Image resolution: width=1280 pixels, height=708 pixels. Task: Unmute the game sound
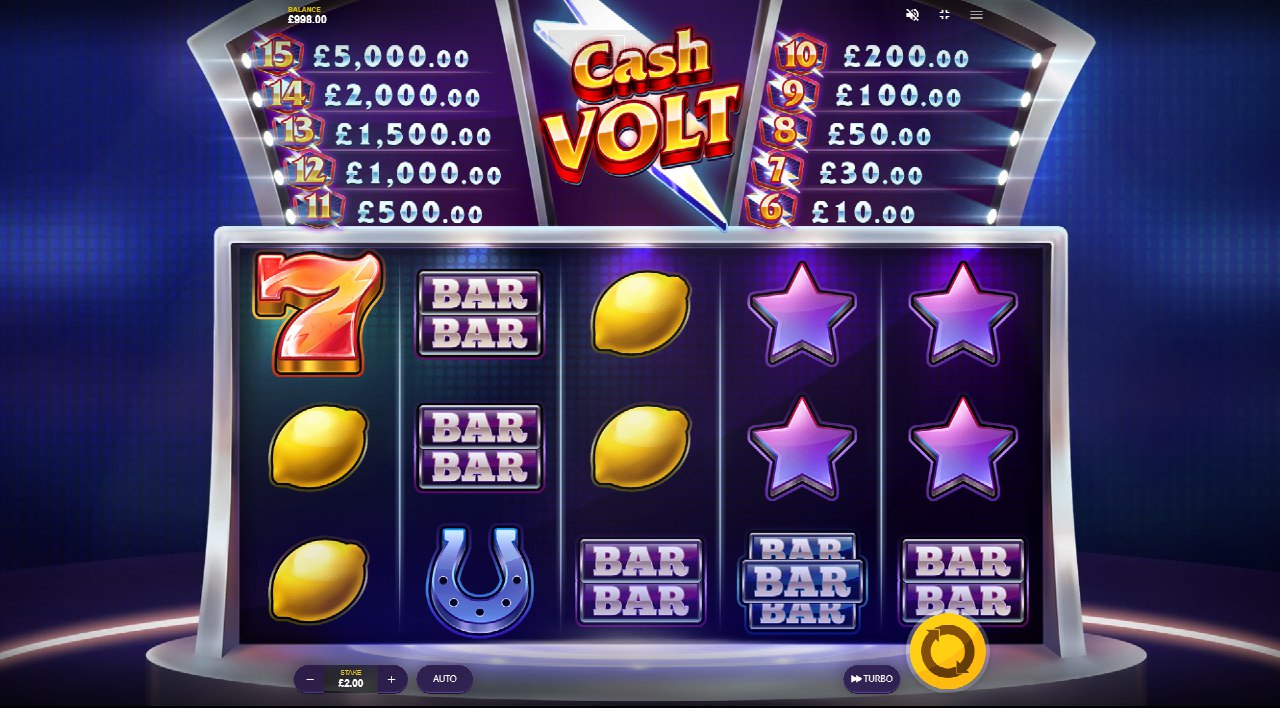[912, 15]
